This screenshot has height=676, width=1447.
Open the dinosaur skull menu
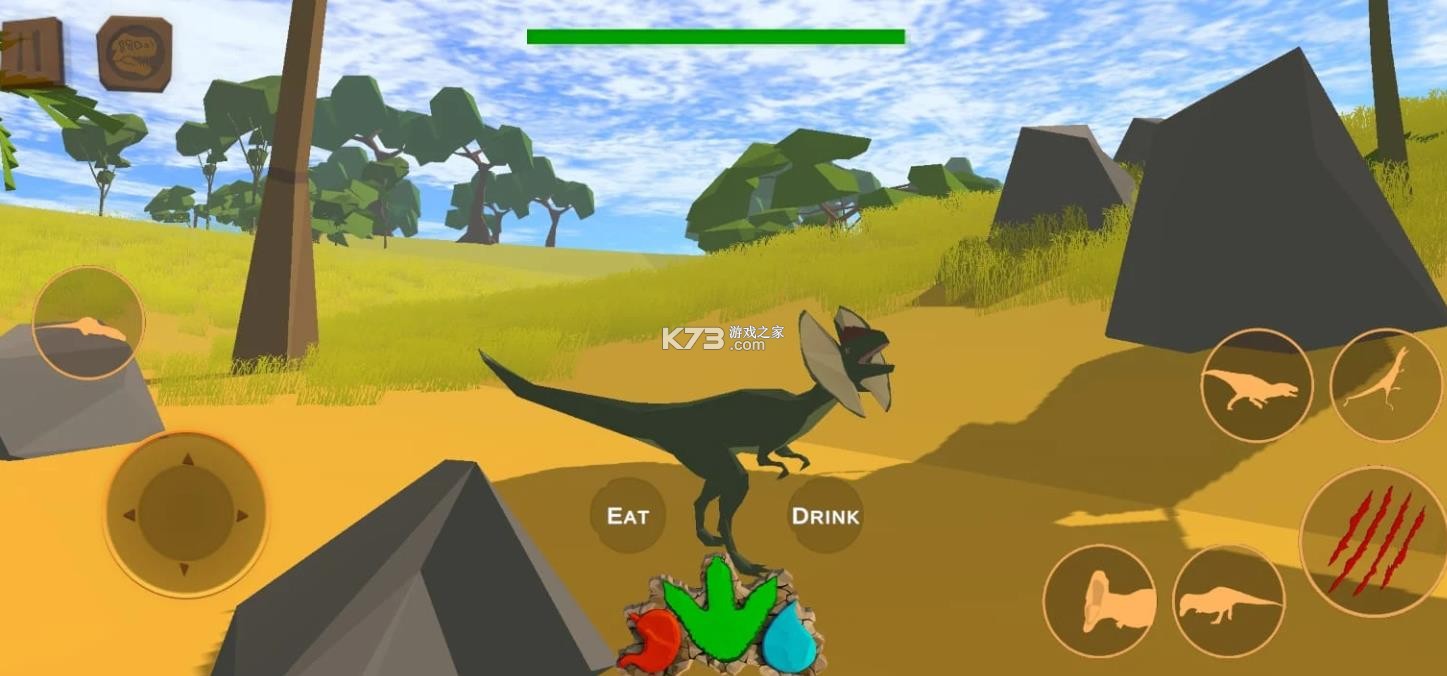coord(134,53)
